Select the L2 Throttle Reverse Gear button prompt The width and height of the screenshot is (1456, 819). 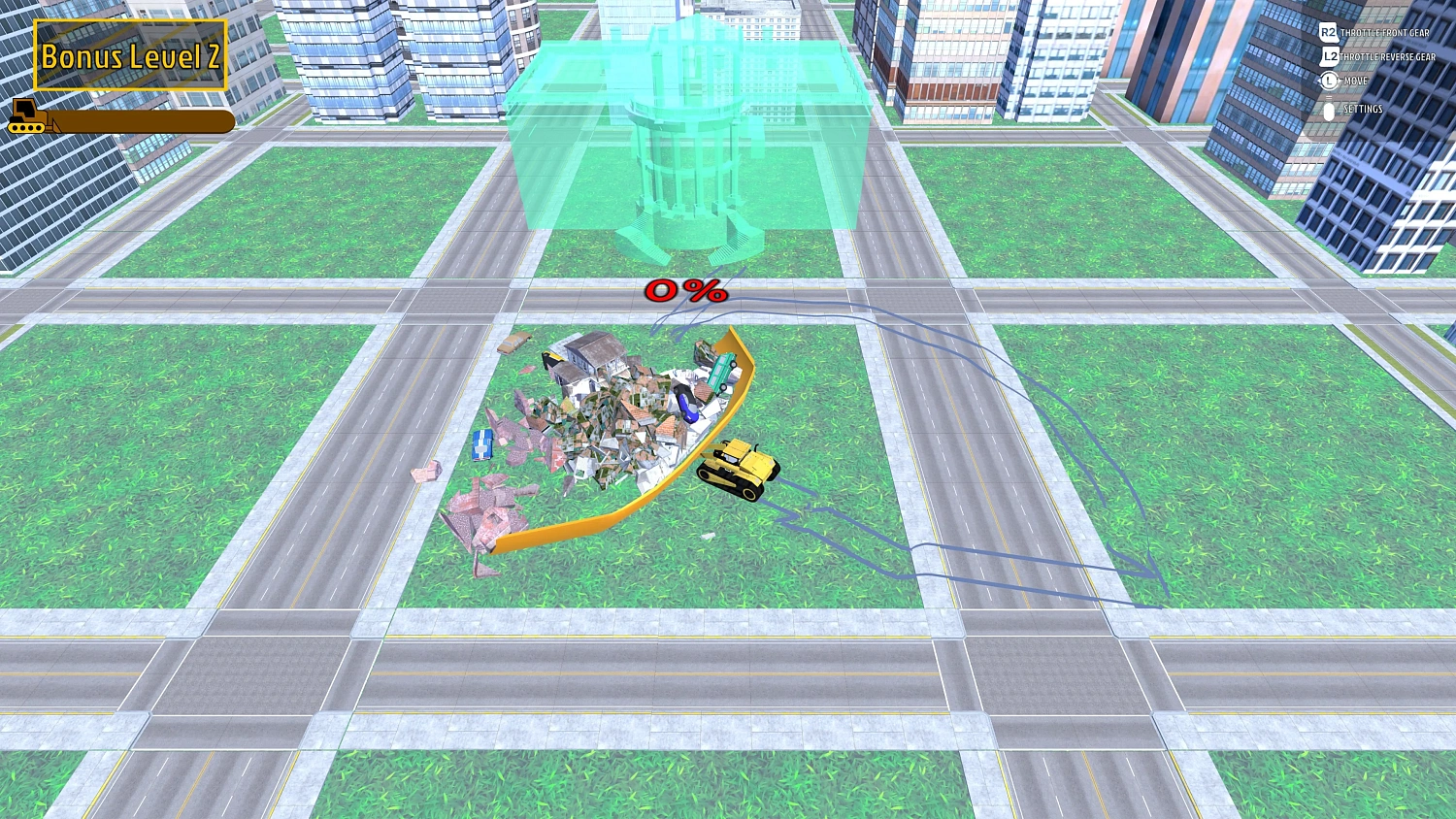click(x=1329, y=56)
